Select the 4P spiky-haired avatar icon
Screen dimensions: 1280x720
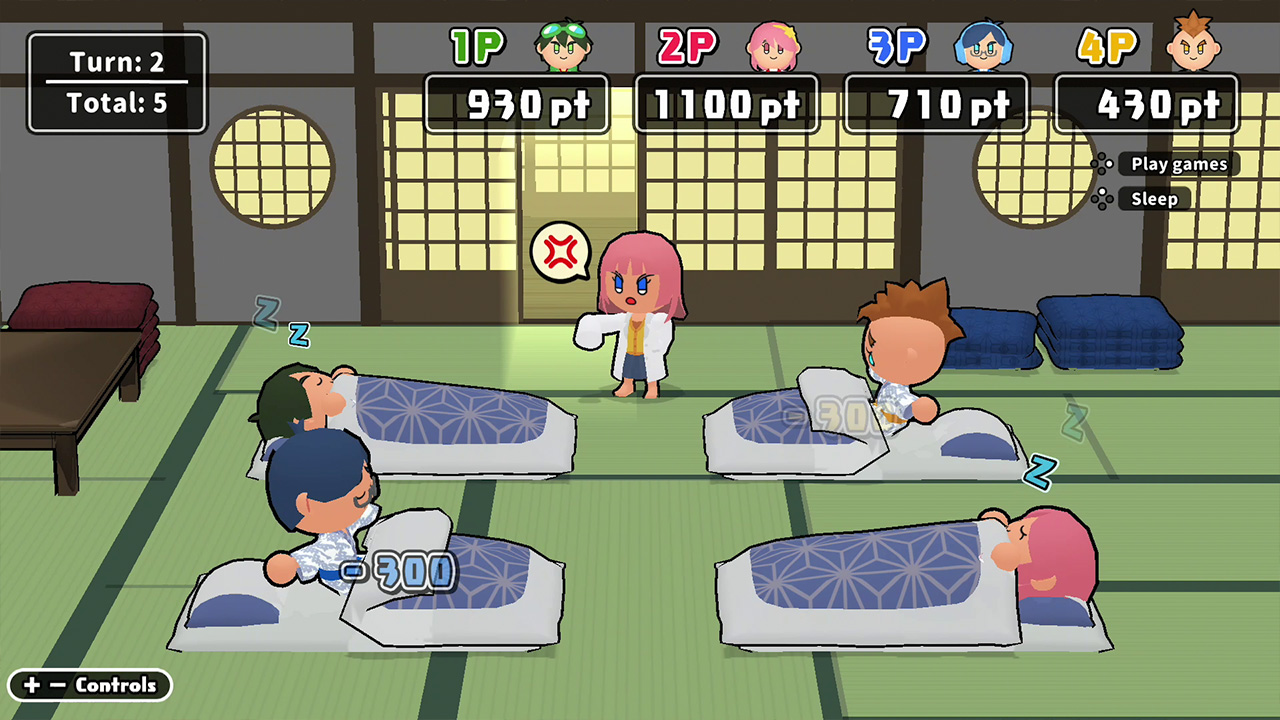[1195, 46]
